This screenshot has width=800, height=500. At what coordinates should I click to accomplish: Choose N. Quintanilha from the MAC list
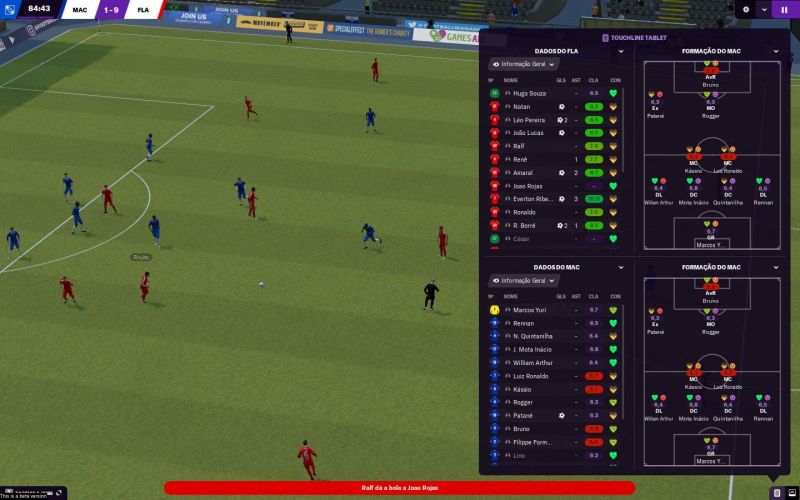tap(534, 336)
